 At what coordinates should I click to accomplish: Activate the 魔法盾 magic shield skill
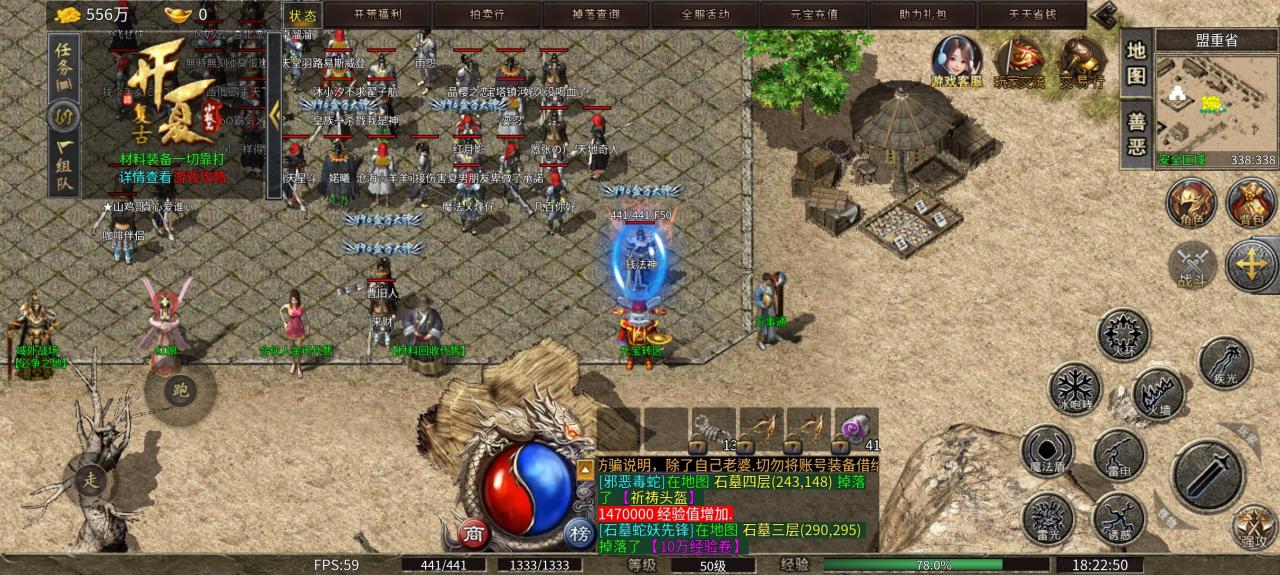click(1046, 451)
